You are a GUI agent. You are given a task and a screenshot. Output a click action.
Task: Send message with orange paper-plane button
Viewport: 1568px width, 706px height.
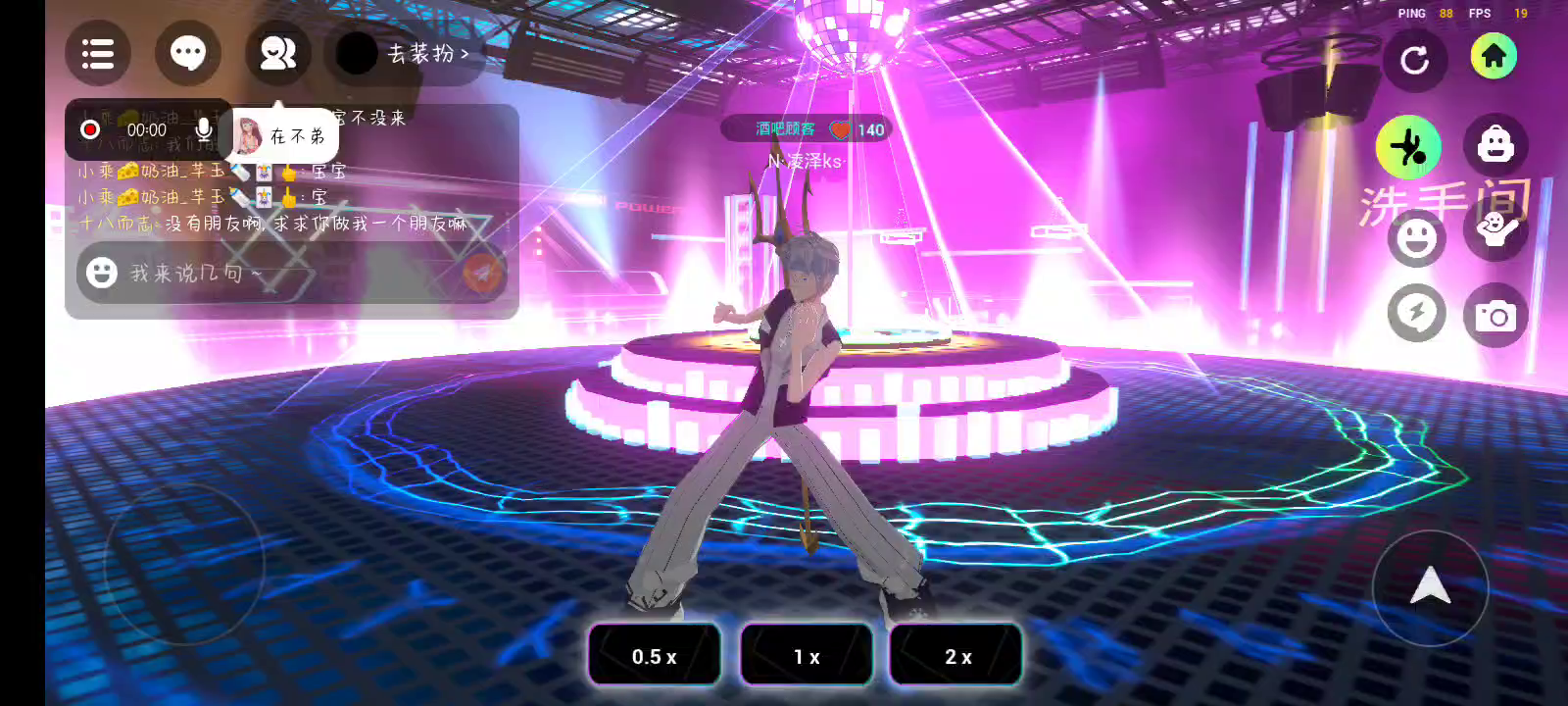[481, 273]
